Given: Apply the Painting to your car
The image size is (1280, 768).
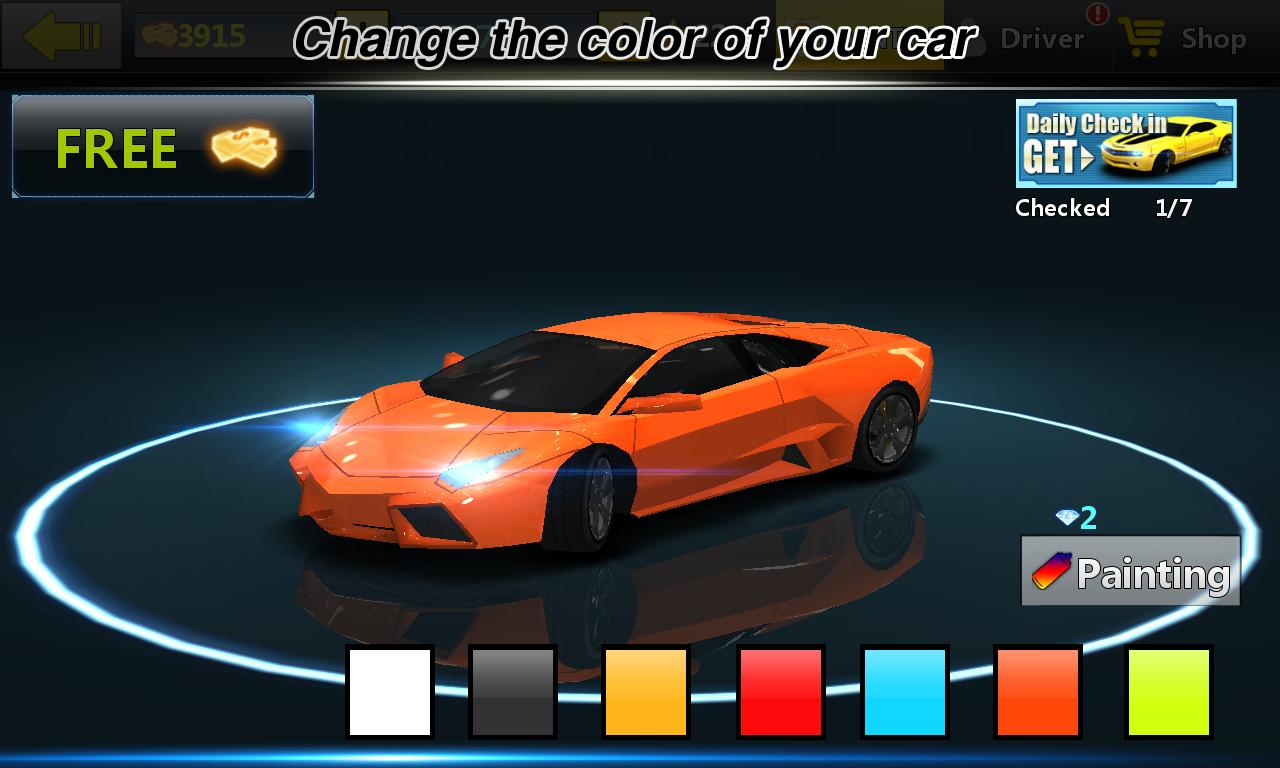Looking at the screenshot, I should (1129, 570).
